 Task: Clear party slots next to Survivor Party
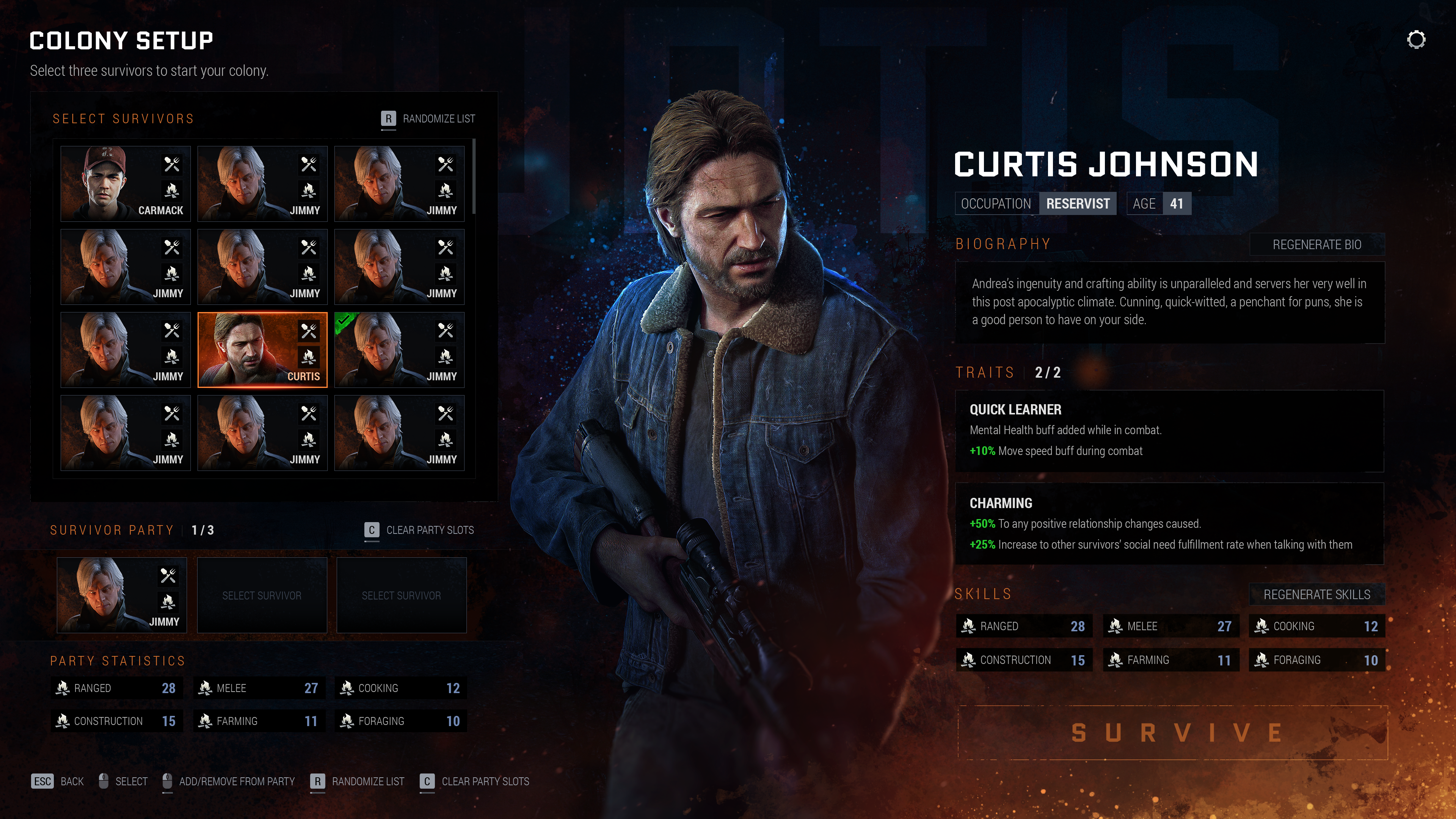pyautogui.click(x=419, y=530)
